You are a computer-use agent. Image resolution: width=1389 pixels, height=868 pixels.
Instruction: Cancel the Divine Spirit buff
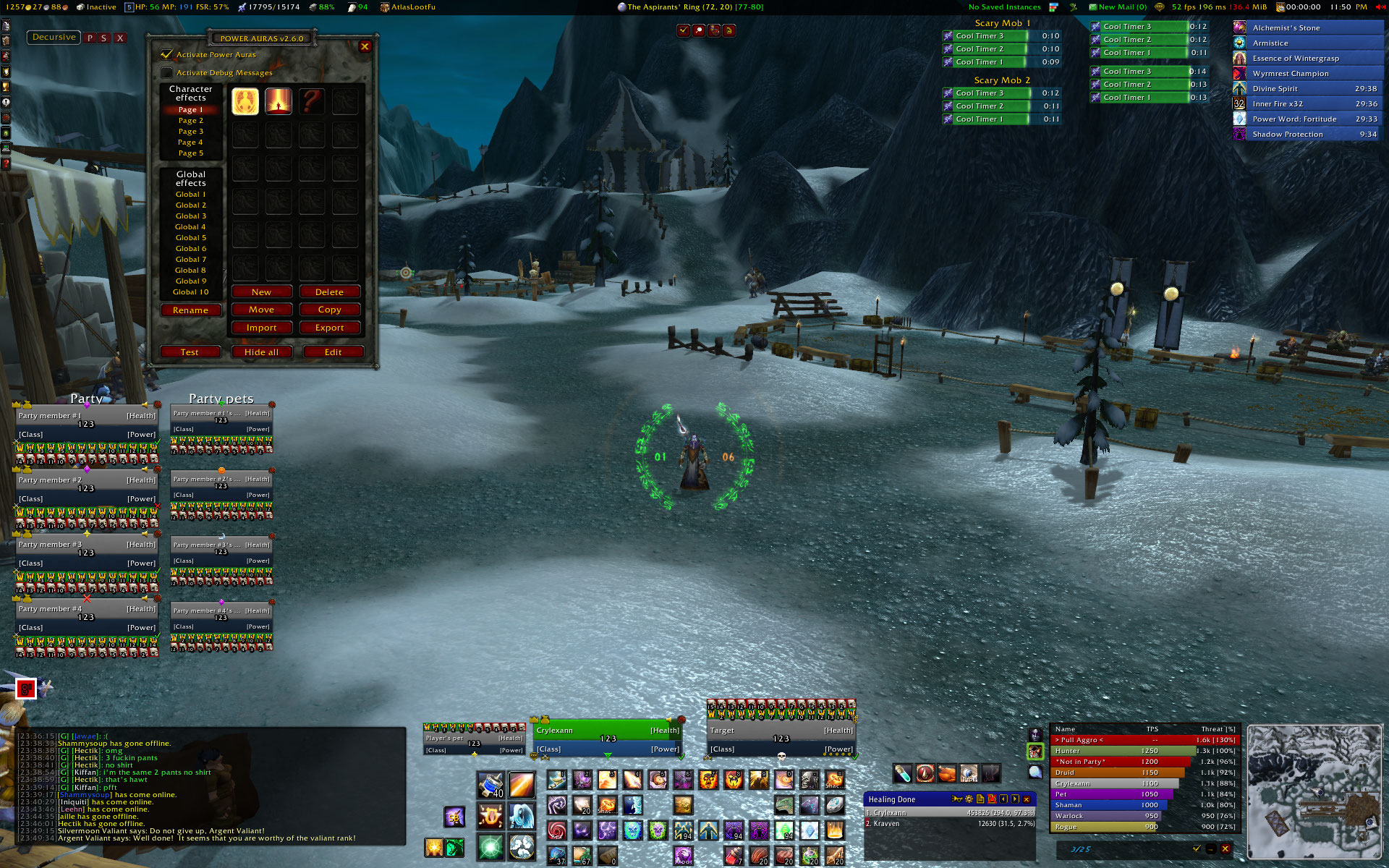(x=1240, y=89)
